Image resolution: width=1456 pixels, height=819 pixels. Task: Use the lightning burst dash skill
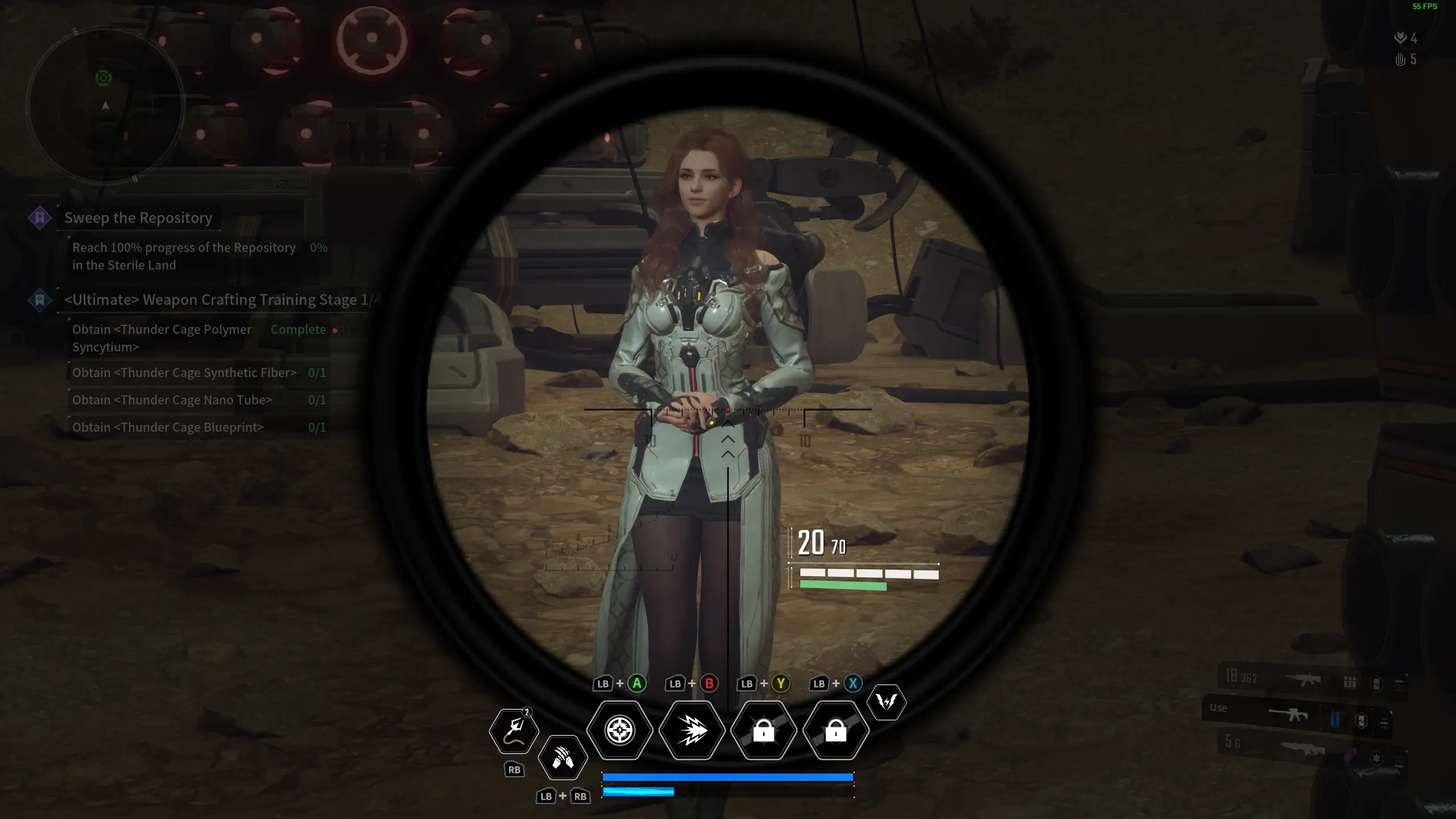point(692,730)
